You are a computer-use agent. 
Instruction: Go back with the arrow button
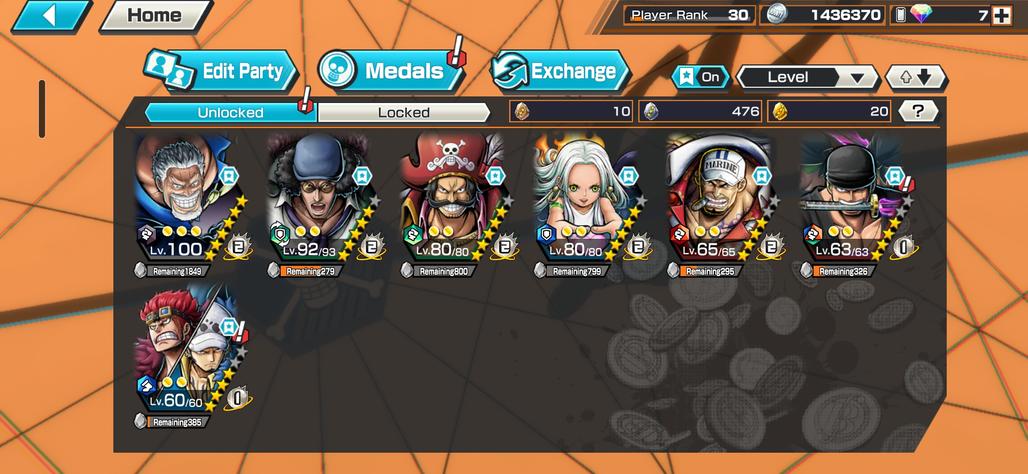pyautogui.click(x=50, y=16)
